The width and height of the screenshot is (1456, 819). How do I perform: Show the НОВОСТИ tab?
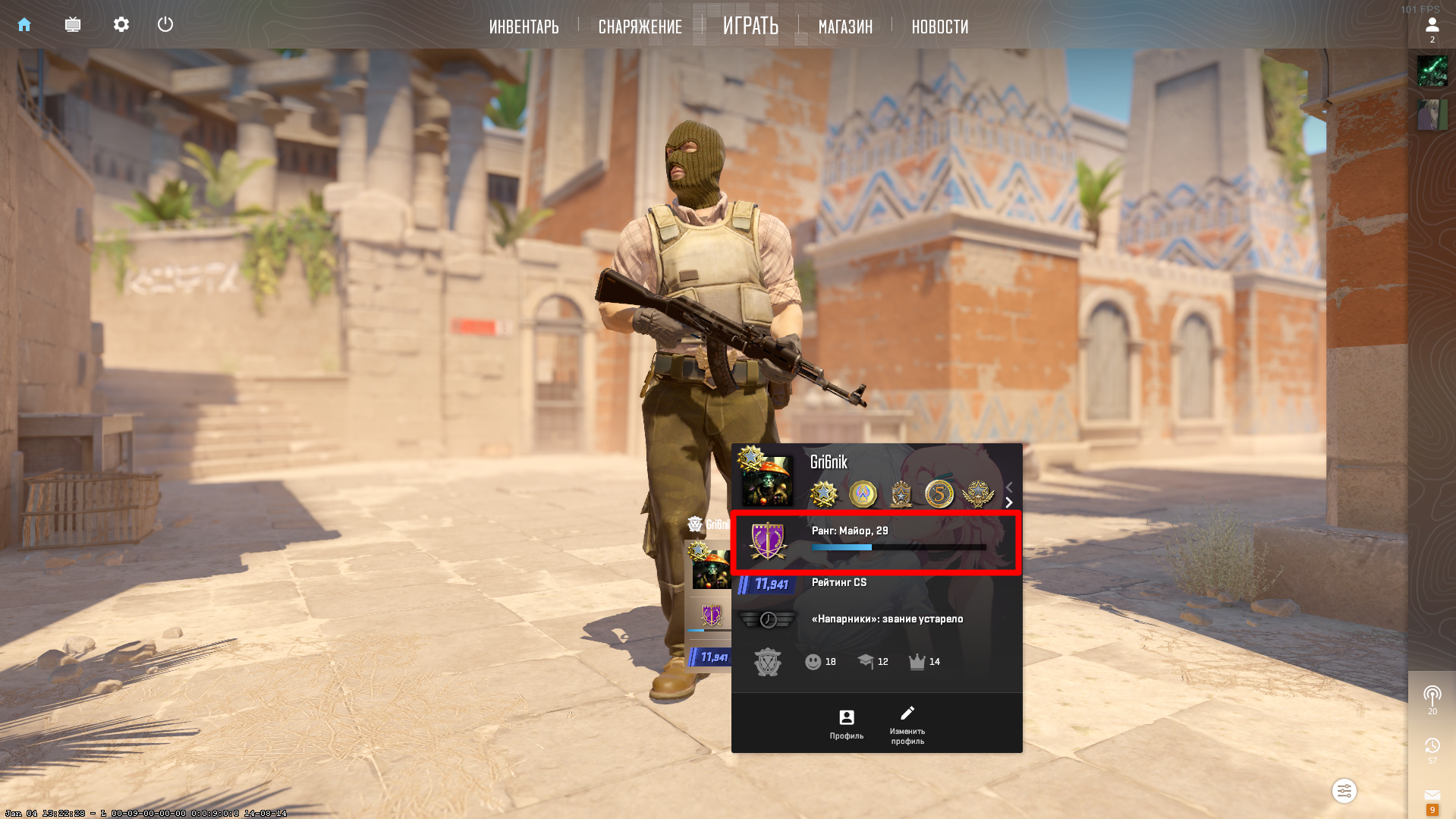[939, 27]
